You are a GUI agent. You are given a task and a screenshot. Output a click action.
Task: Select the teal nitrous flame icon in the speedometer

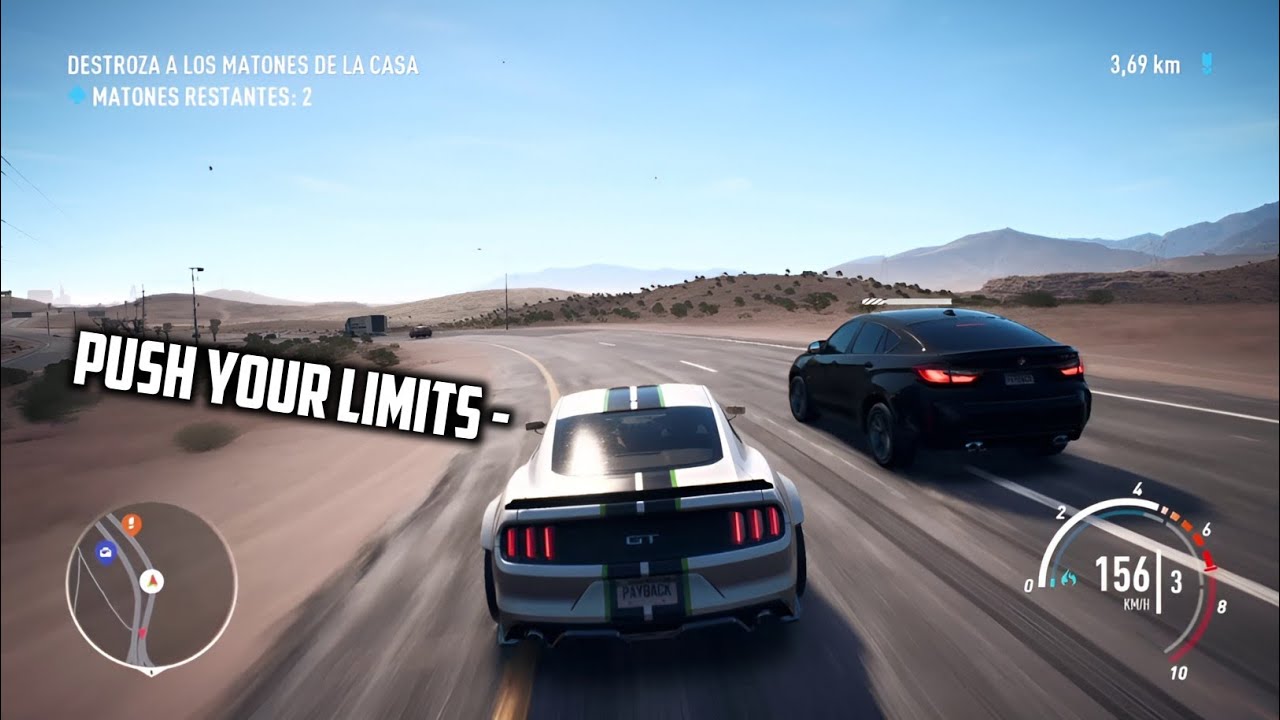pyautogui.click(x=1069, y=578)
